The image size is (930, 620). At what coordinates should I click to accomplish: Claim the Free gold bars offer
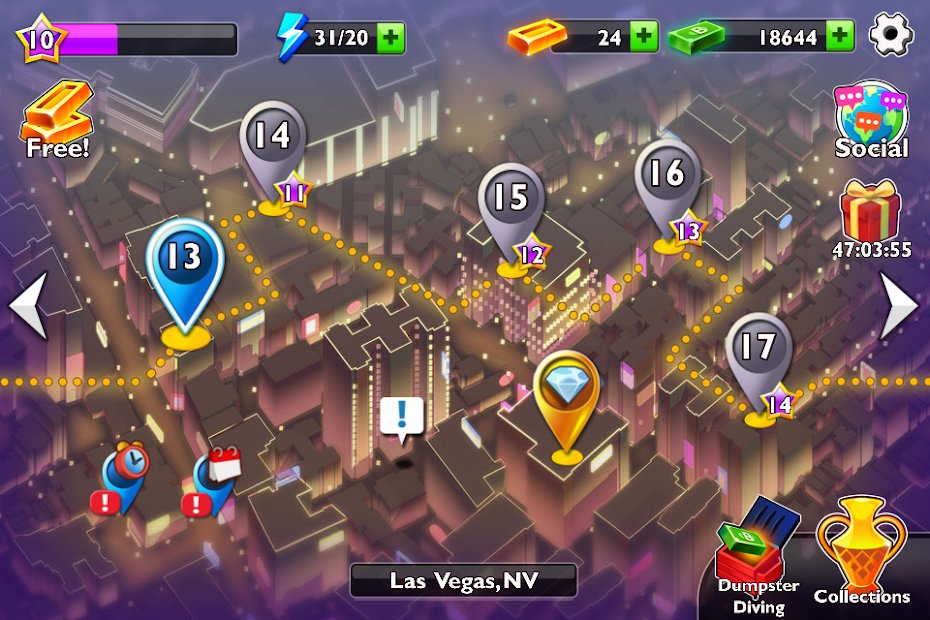57,120
